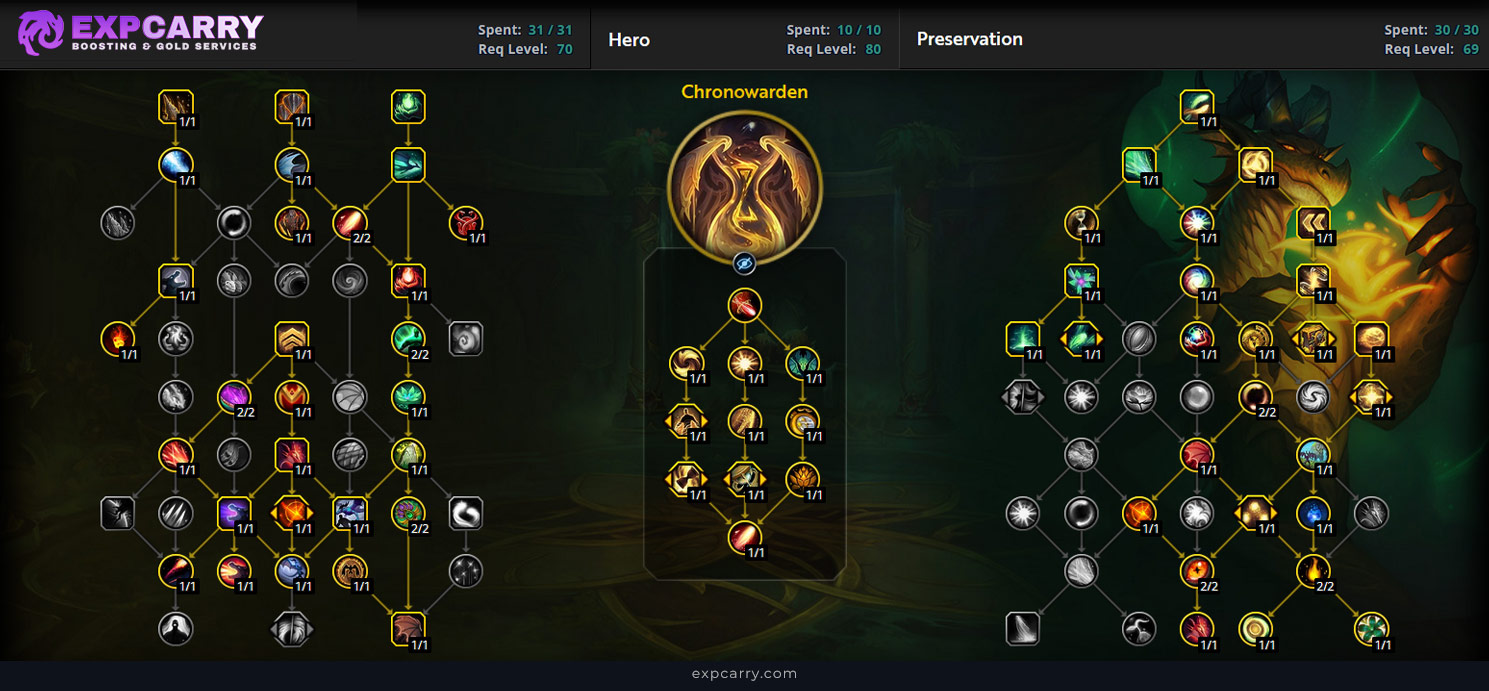Click the grey lightning crack Preservation talent
This screenshot has width=1489, height=691.
coord(1139,629)
